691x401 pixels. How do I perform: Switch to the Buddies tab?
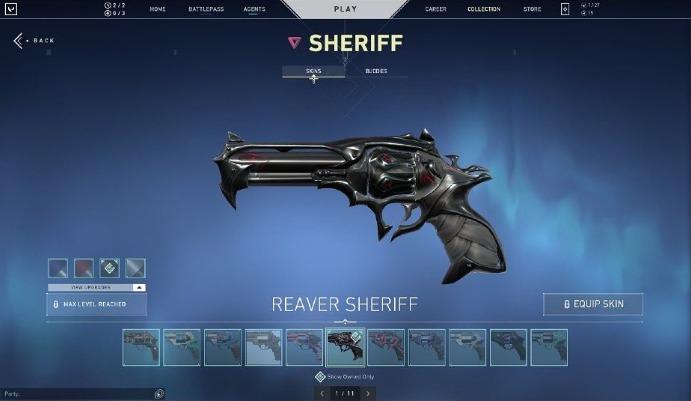(376, 71)
